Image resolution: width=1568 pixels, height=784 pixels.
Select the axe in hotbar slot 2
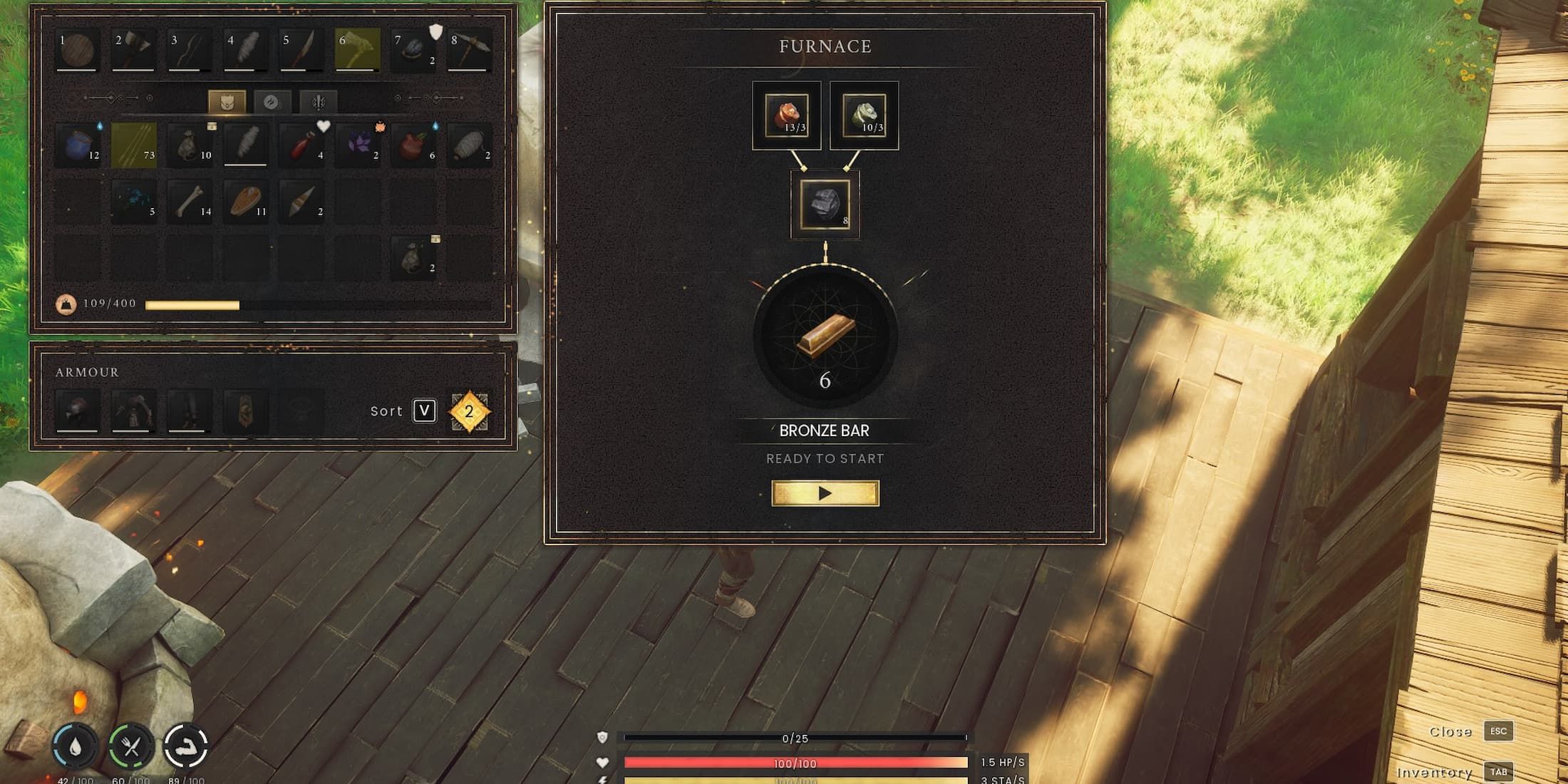click(132, 48)
